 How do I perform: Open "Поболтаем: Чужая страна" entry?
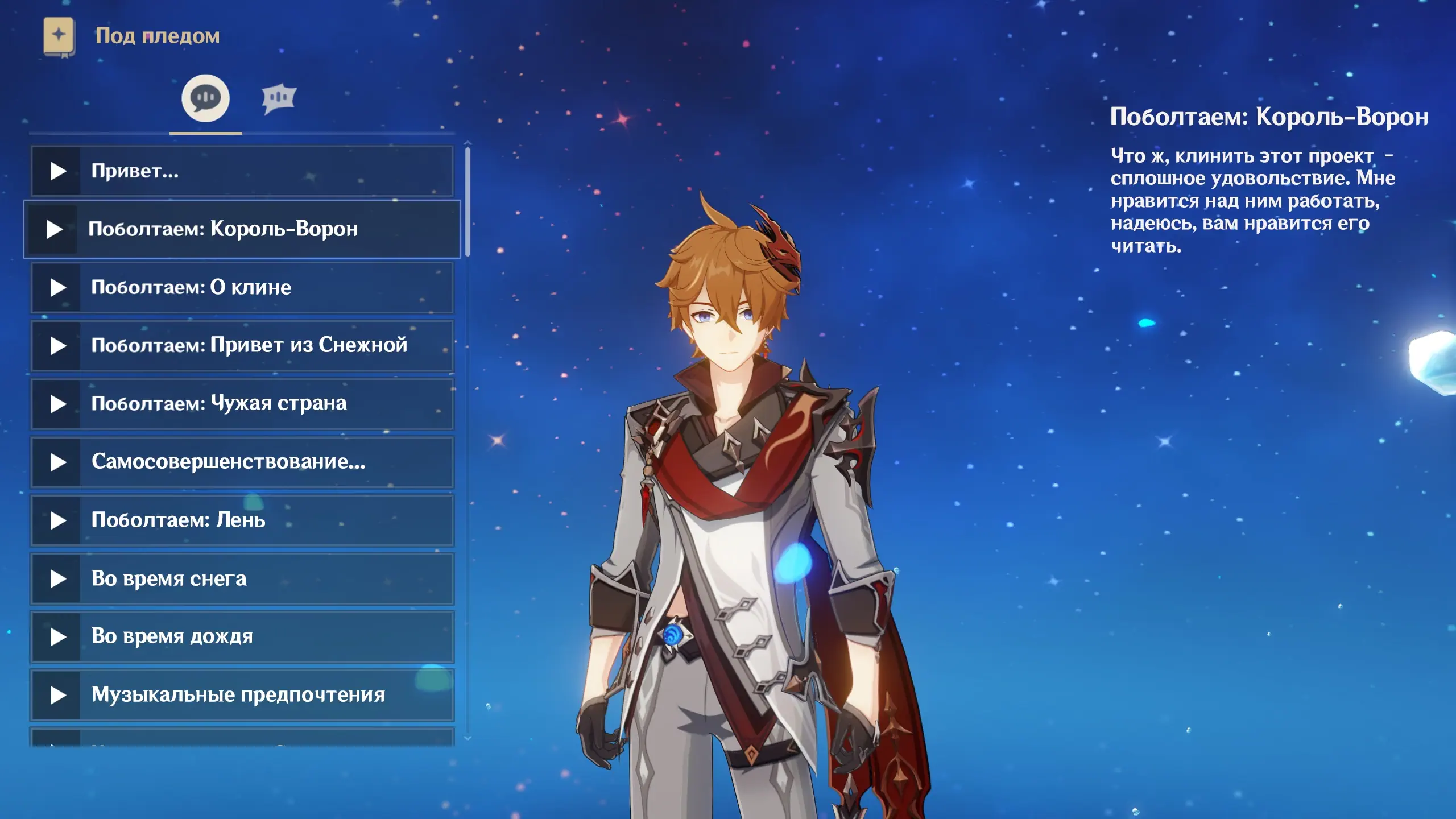coord(242,404)
